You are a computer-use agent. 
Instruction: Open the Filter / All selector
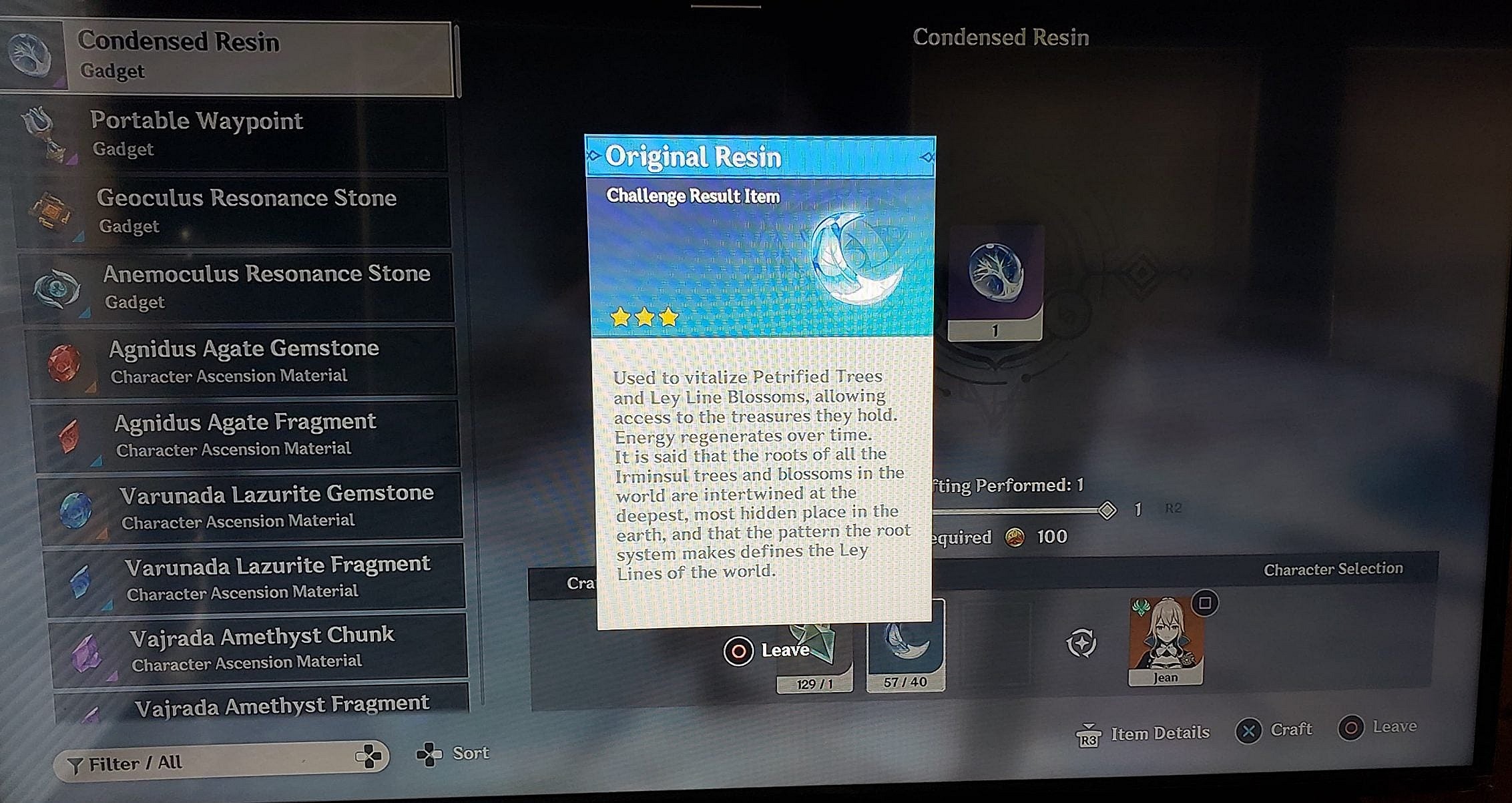tap(220, 762)
